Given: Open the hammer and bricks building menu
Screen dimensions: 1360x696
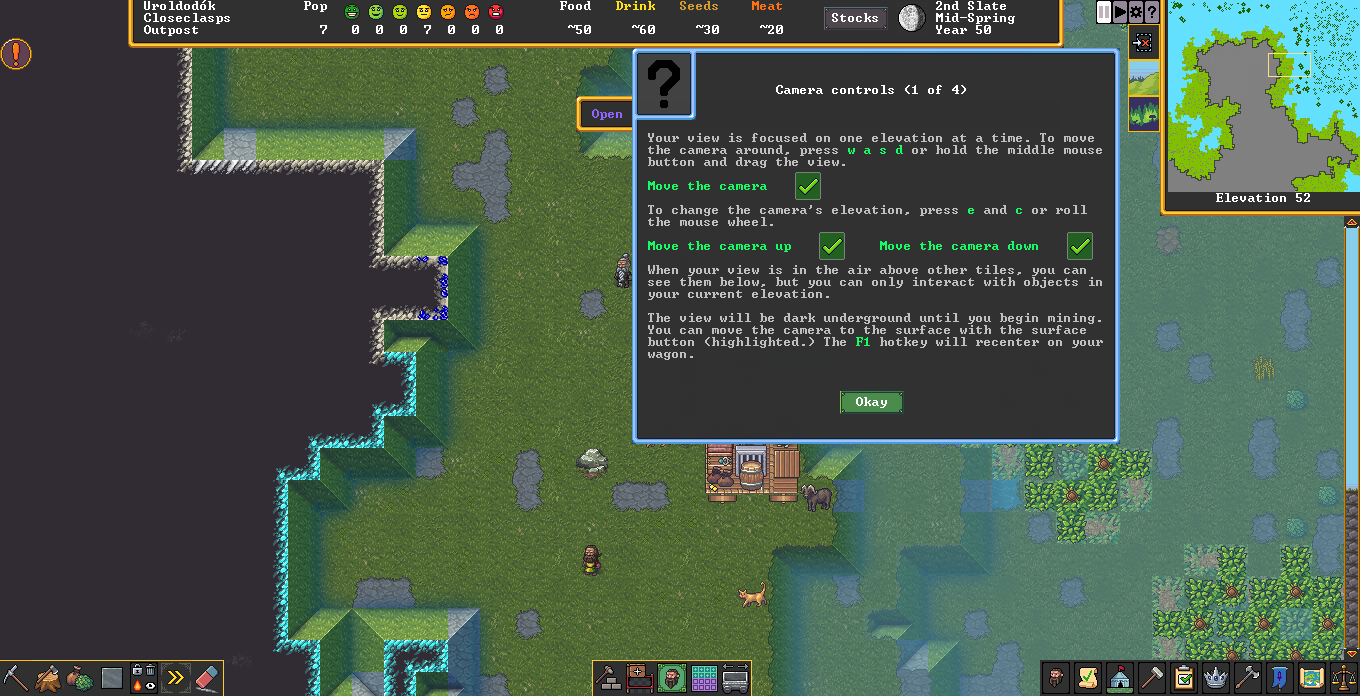Looking at the screenshot, I should click(608, 679).
